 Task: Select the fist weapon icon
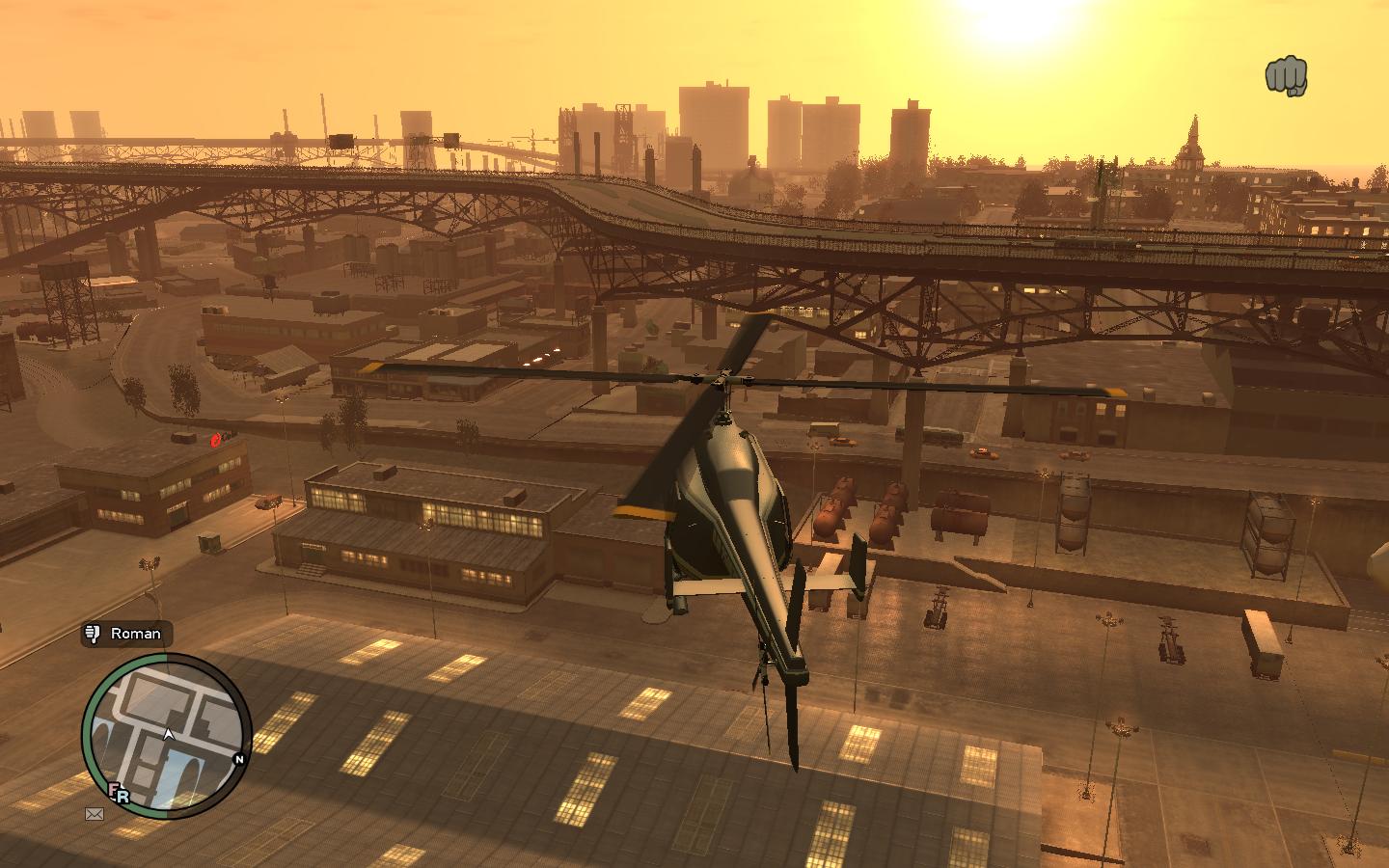1286,76
